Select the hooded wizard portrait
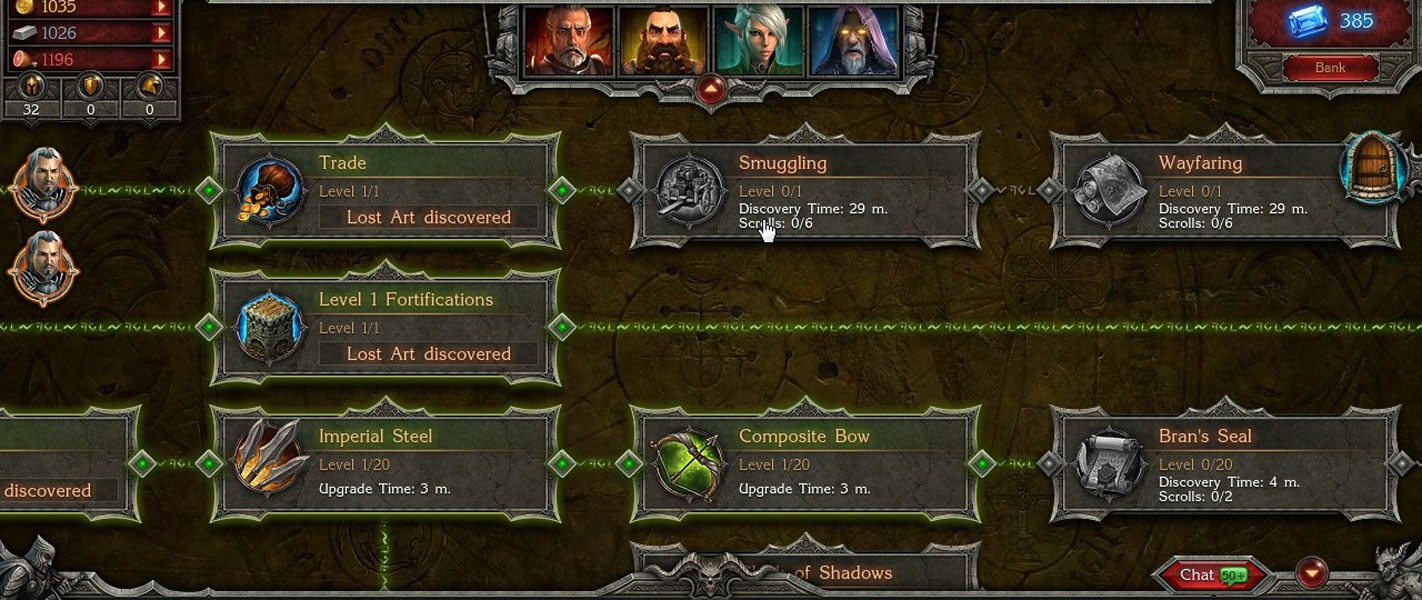Screen dimensions: 1422x600 coord(852,40)
